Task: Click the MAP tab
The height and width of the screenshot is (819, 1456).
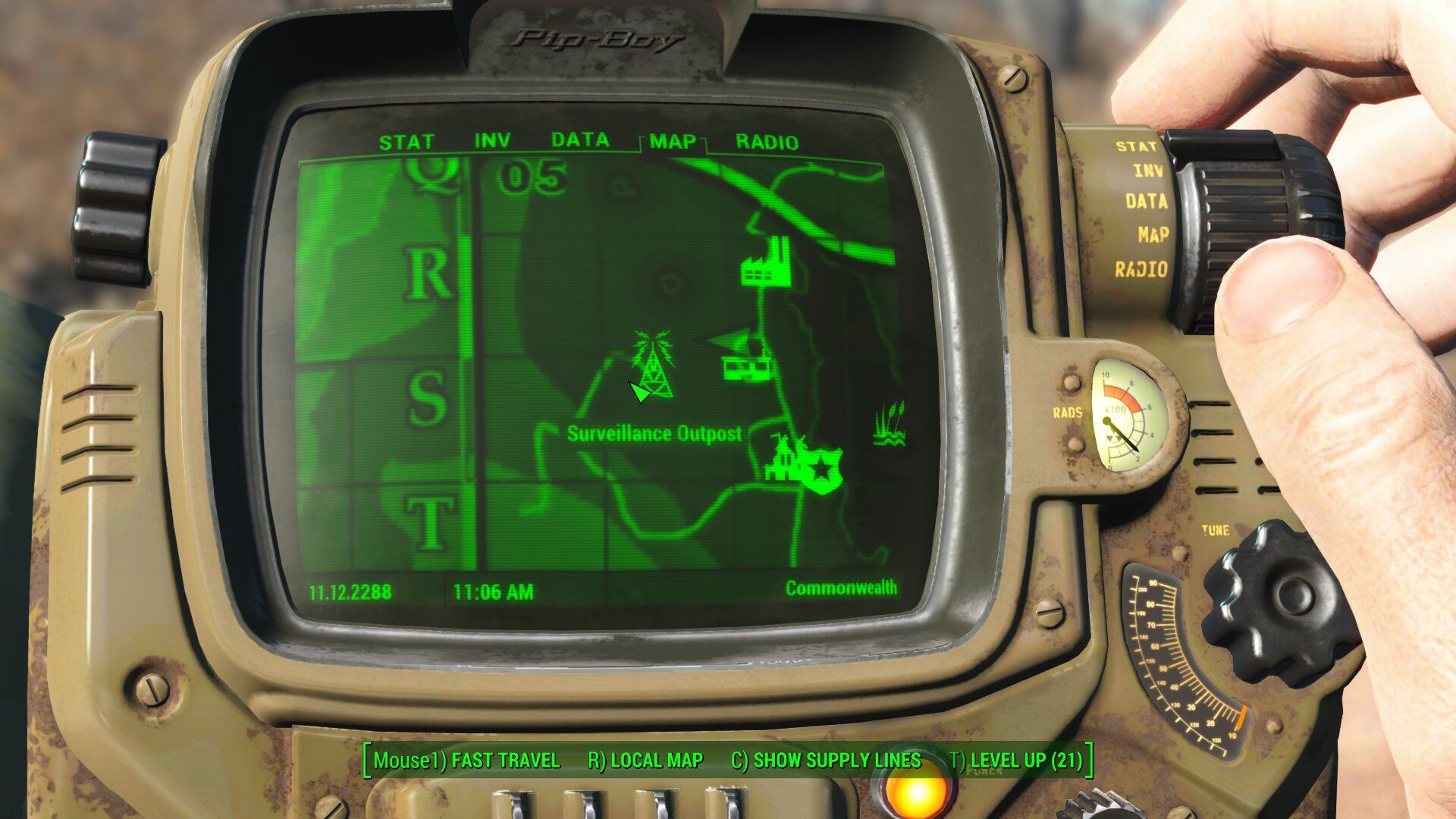Action: click(x=673, y=142)
